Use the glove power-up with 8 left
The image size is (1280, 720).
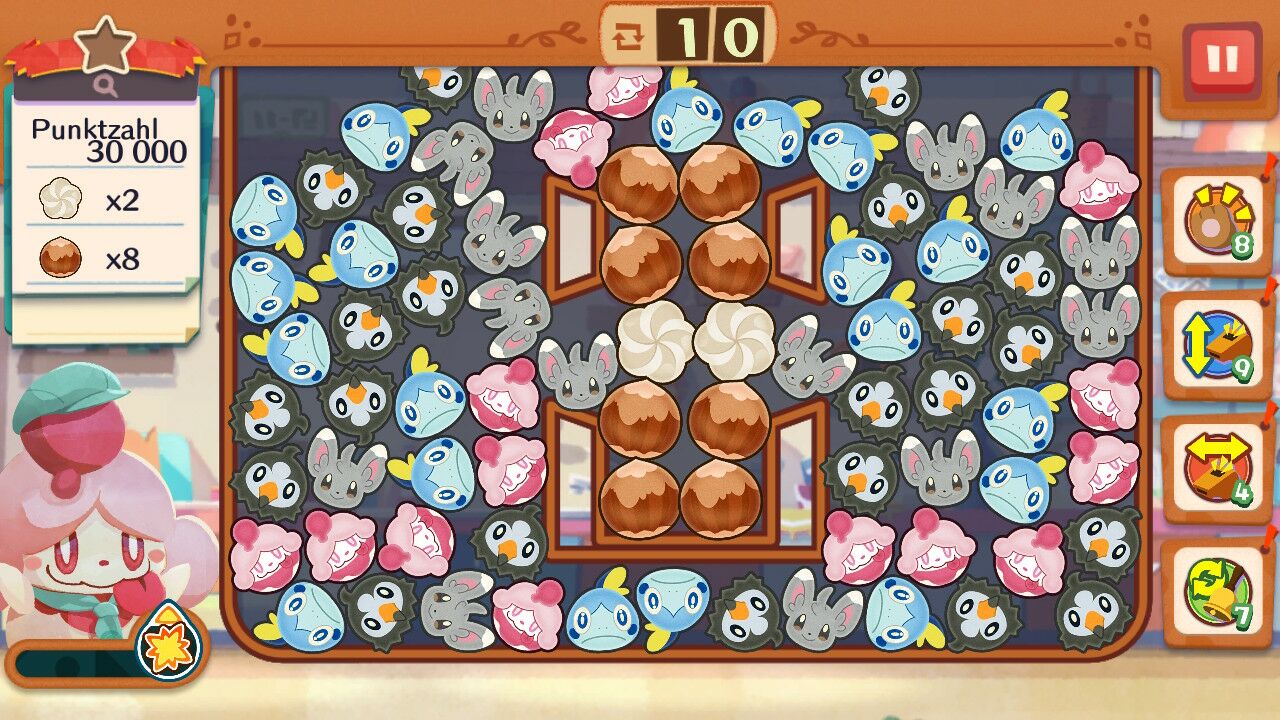(1216, 220)
